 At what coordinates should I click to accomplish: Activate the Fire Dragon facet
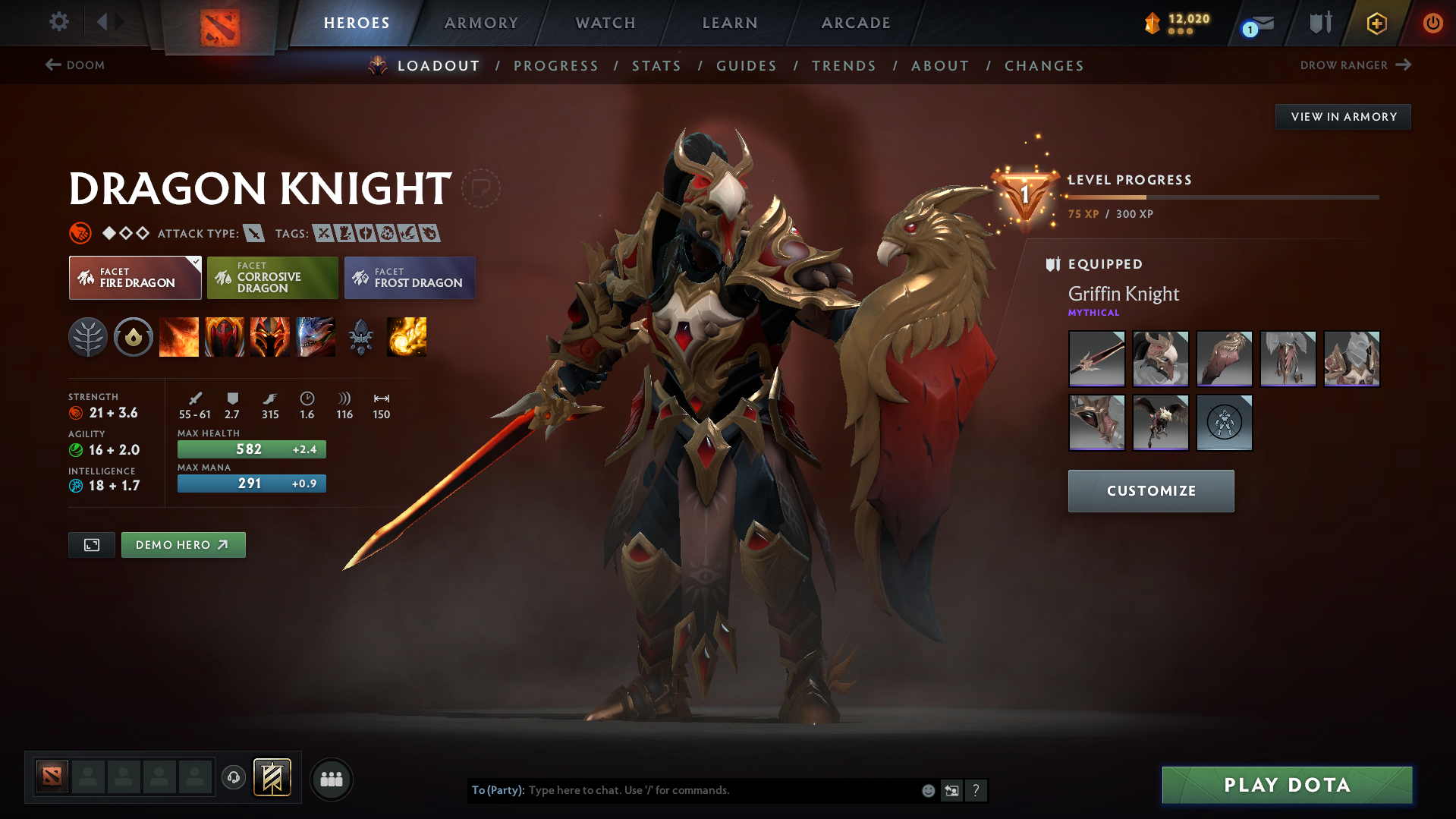click(134, 278)
